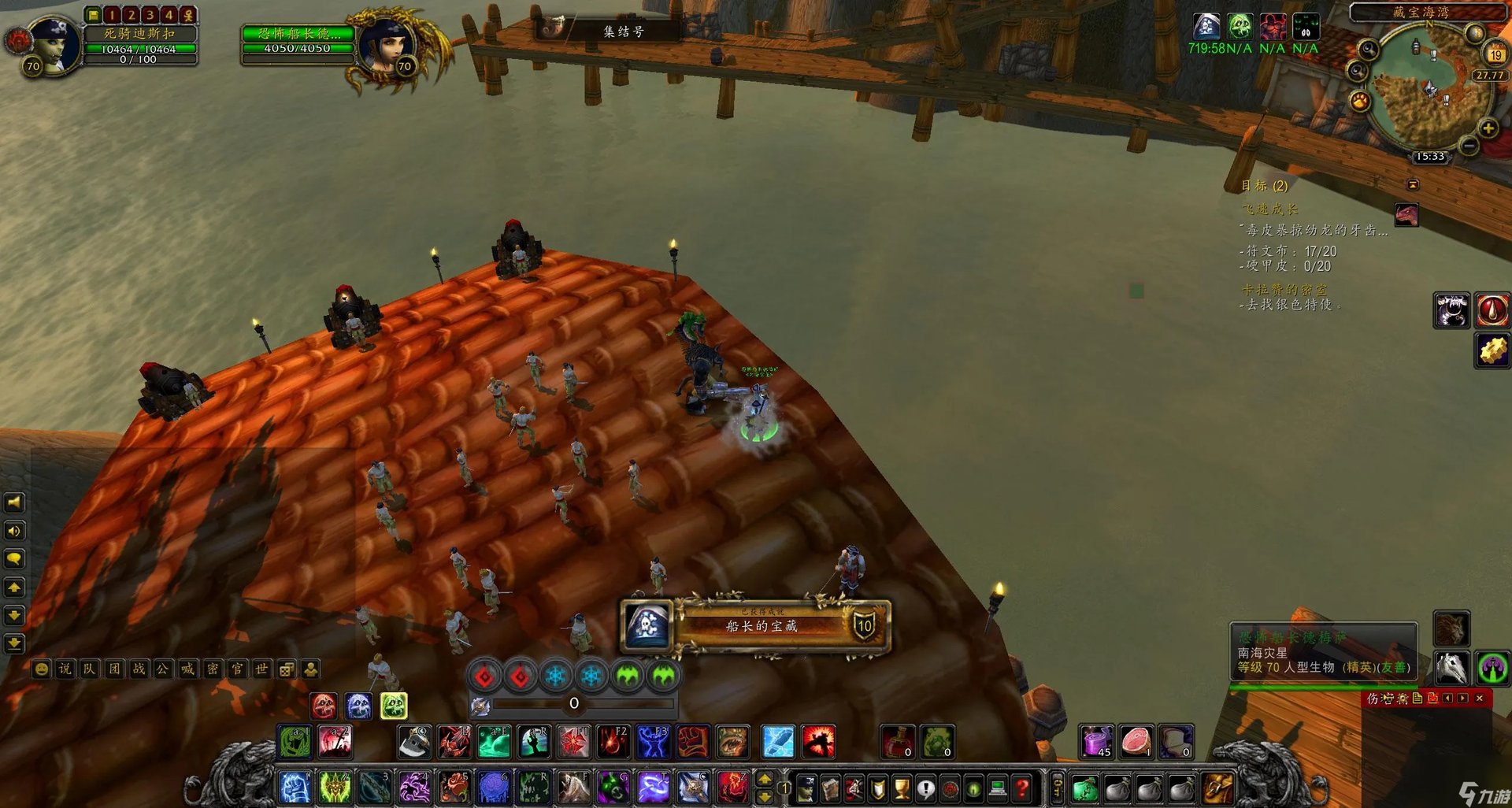Open the green backpack bag slot
This screenshot has height=808, width=1512.
click(x=1084, y=787)
